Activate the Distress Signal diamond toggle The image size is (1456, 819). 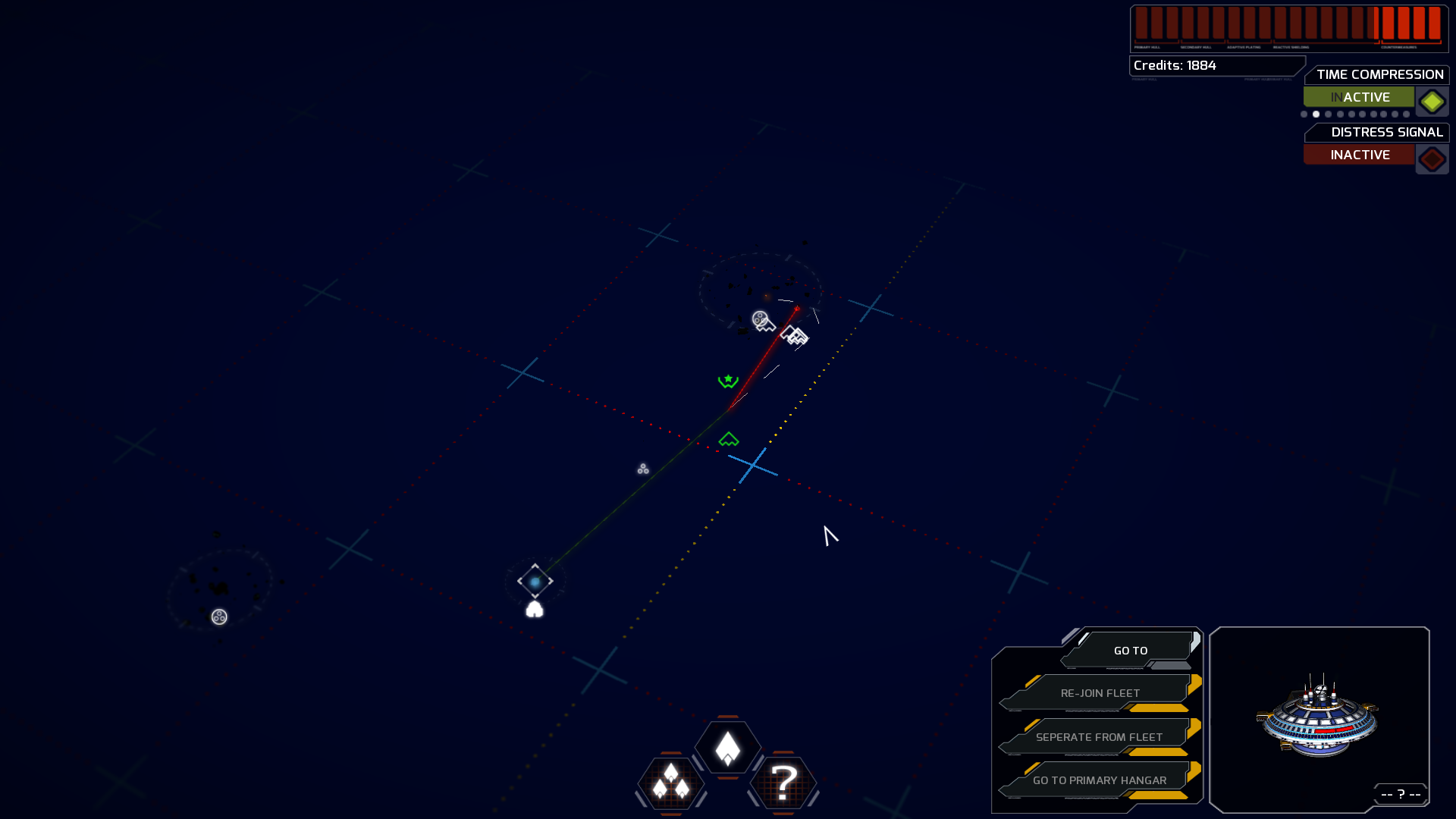[x=1432, y=158]
